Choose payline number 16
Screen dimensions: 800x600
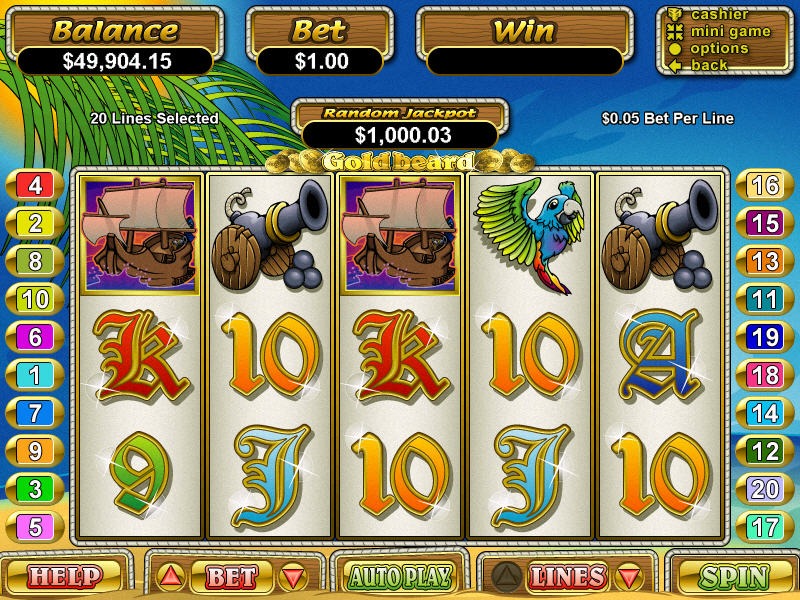click(765, 185)
